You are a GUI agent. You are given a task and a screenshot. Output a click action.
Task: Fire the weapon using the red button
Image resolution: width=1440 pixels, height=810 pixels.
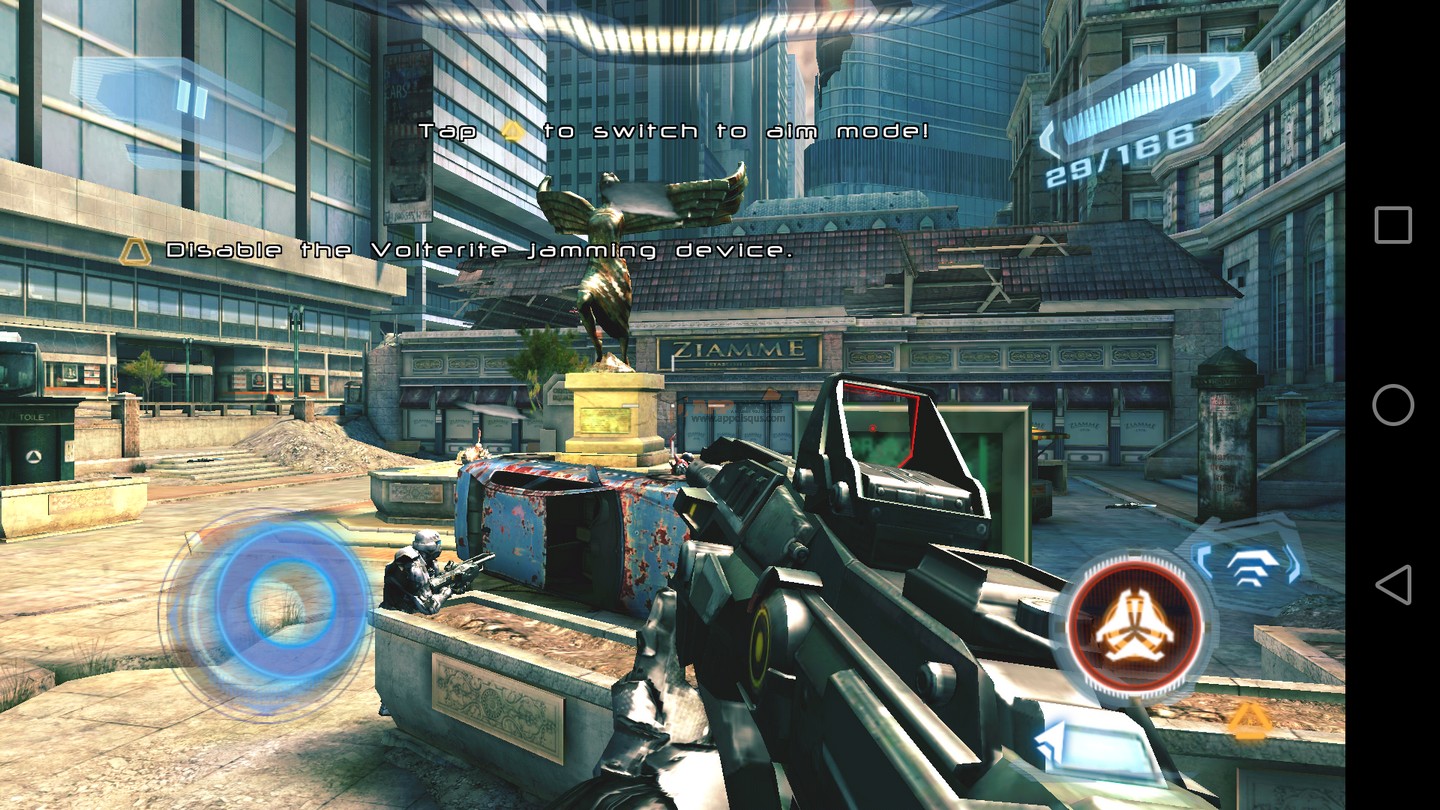(1135, 624)
